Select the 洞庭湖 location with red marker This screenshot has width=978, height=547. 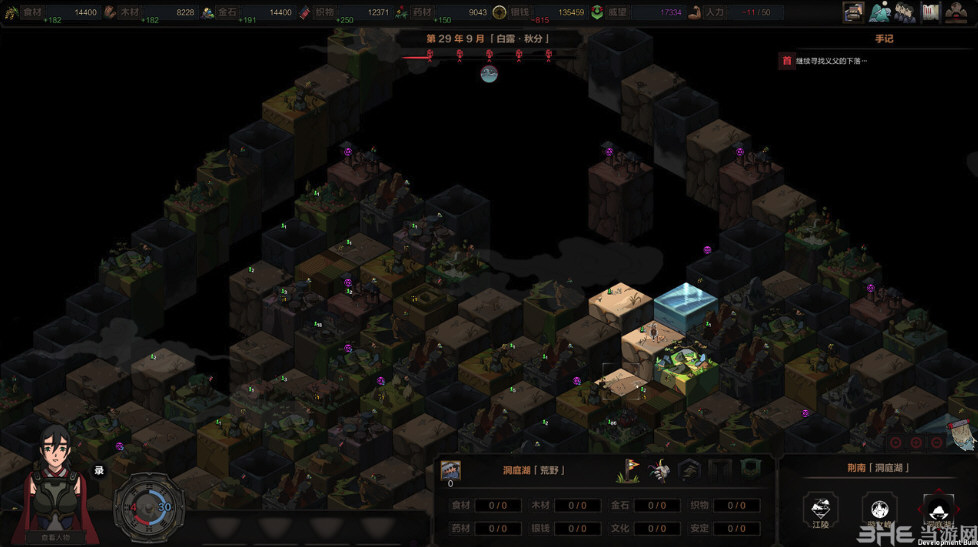click(x=938, y=509)
